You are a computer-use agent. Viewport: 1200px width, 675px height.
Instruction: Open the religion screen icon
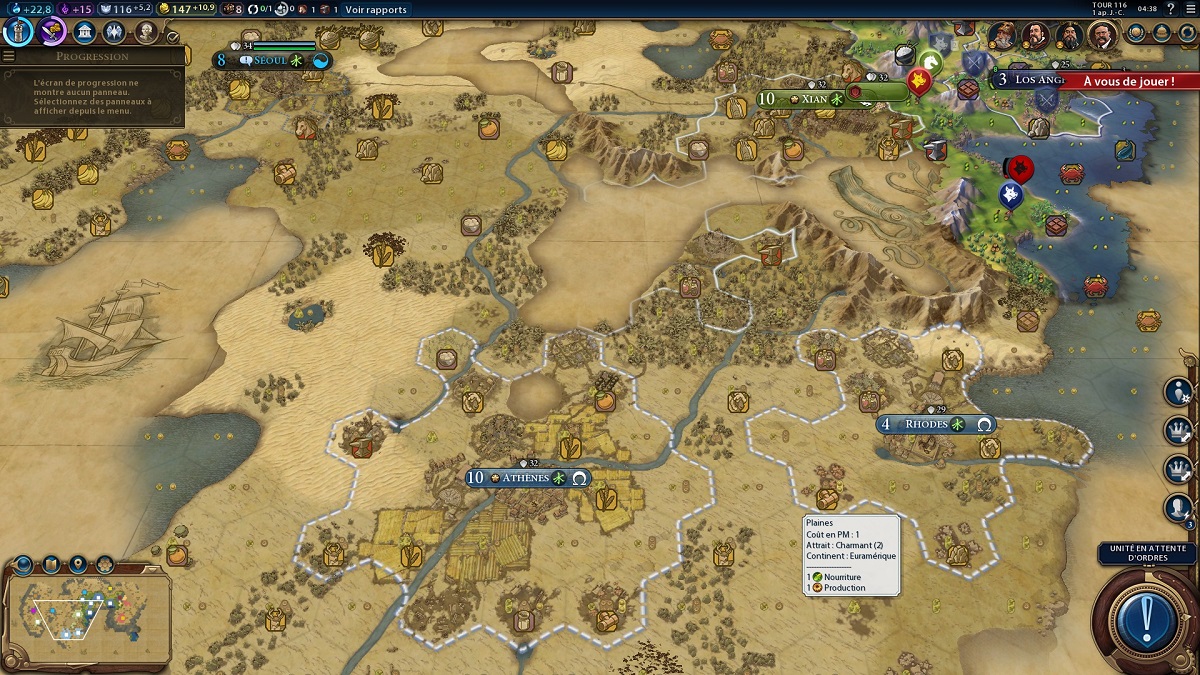coord(115,31)
